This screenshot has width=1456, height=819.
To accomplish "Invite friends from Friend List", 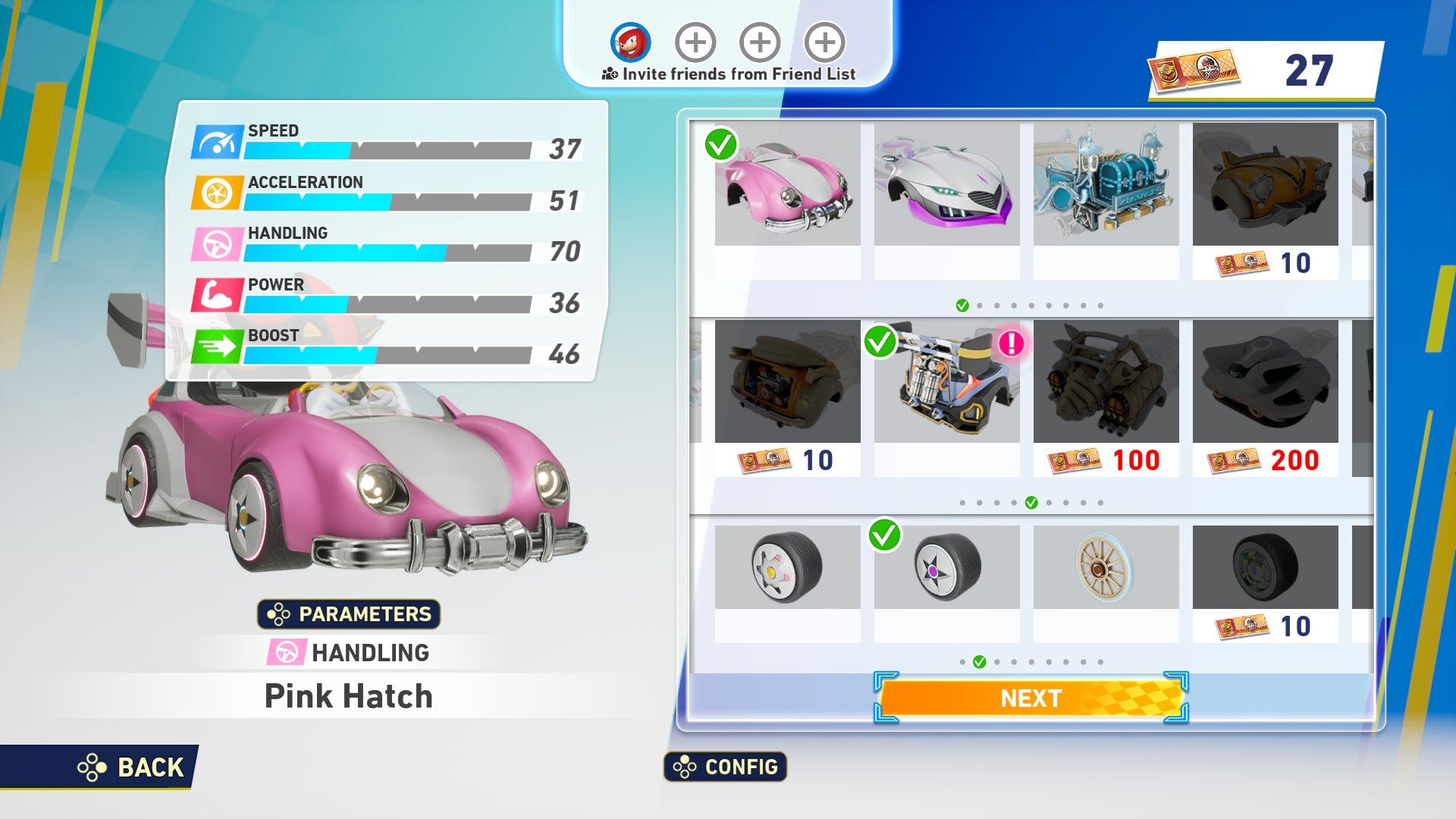I will point(728,74).
